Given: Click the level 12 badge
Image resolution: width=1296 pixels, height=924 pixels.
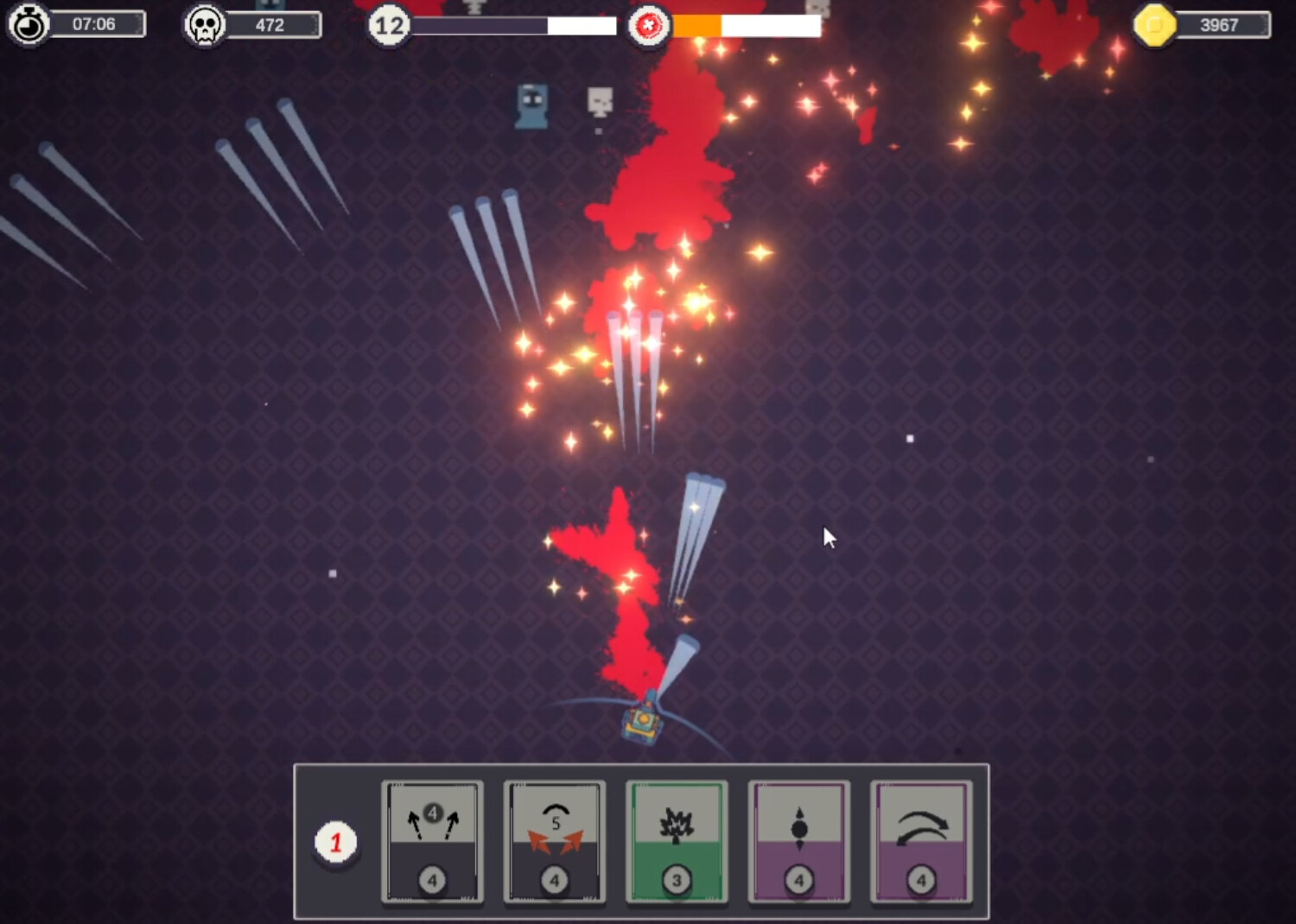Looking at the screenshot, I should [x=388, y=24].
